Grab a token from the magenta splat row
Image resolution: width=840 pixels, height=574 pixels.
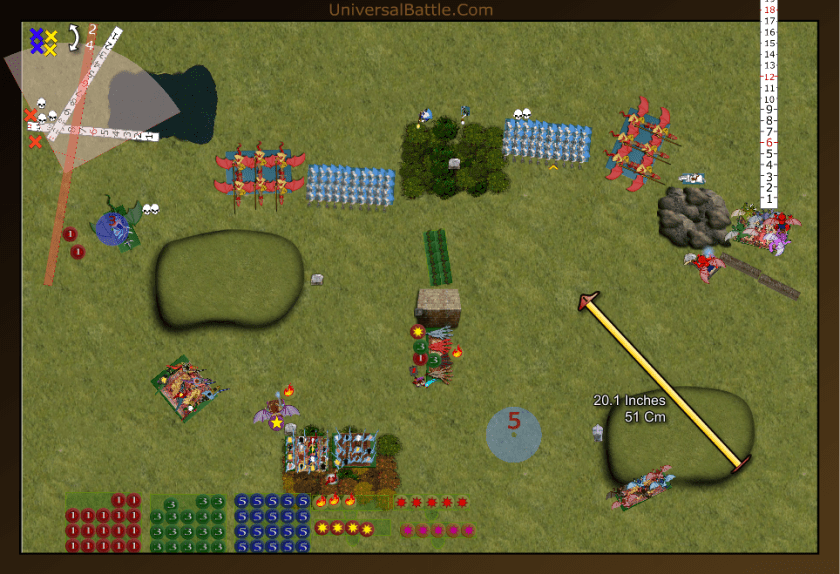click(438, 530)
